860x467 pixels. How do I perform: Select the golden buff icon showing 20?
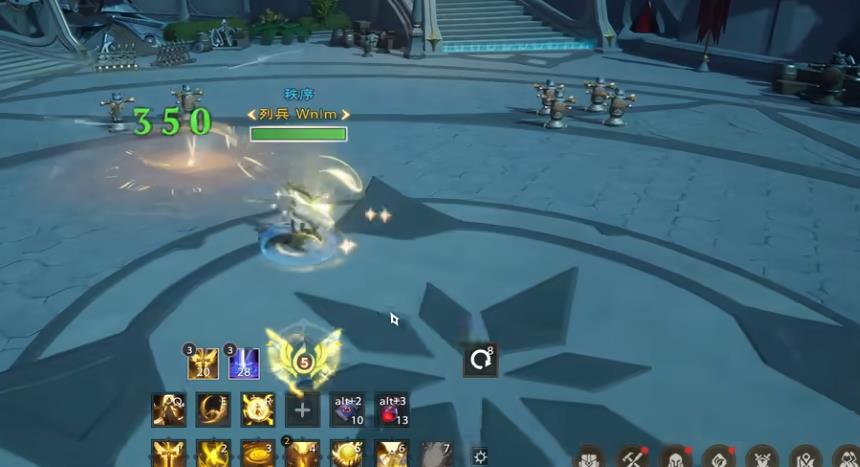coord(203,363)
